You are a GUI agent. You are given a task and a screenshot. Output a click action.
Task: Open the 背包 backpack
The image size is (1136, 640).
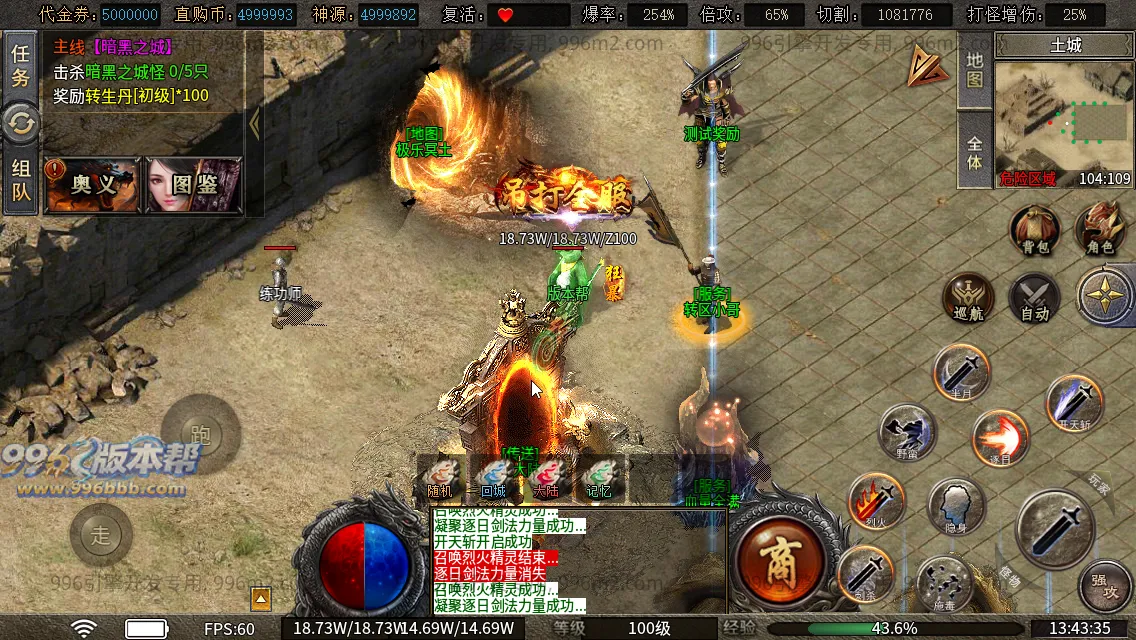(1034, 229)
